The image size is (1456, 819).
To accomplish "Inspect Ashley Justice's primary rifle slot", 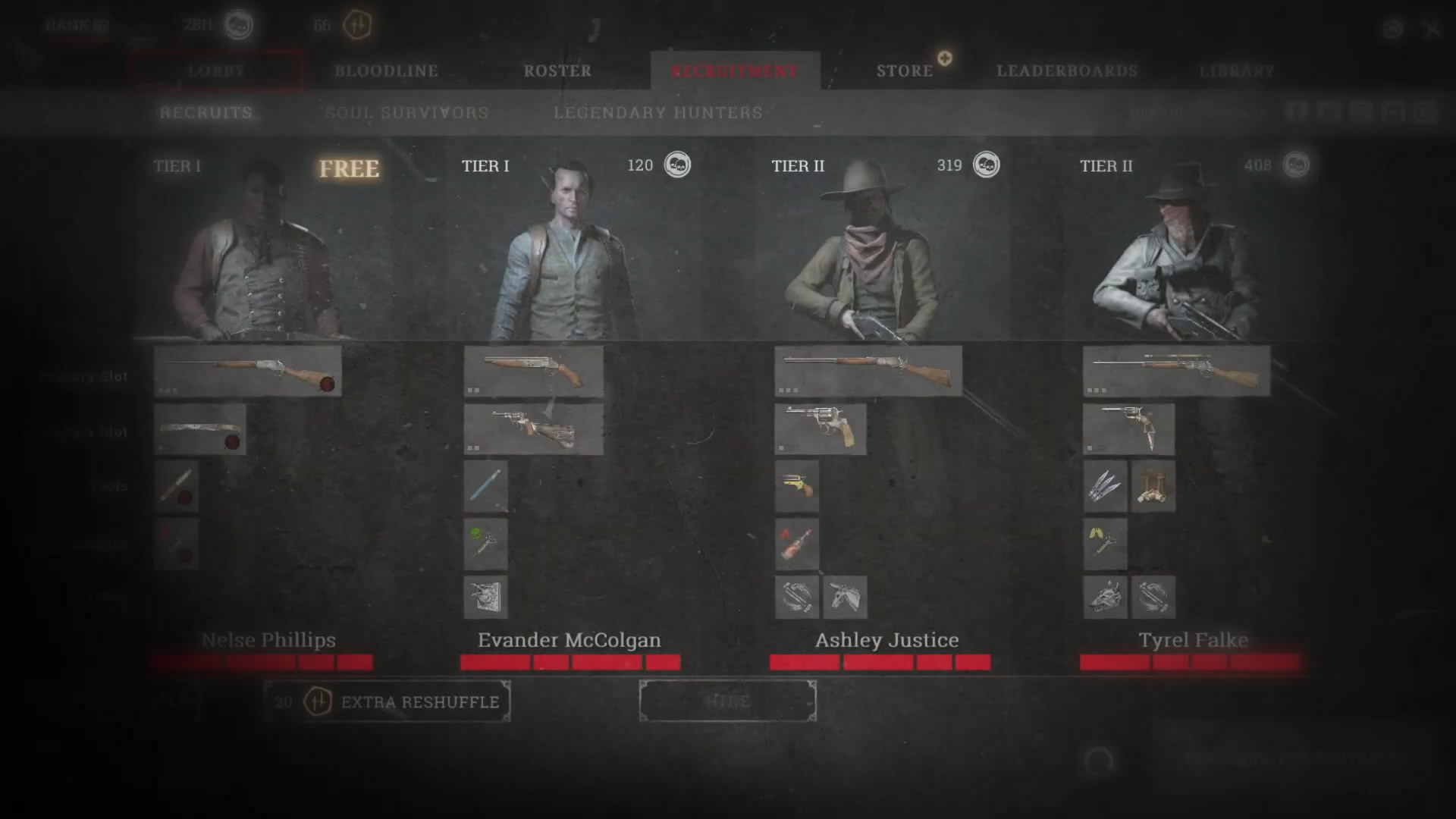I will [x=868, y=371].
